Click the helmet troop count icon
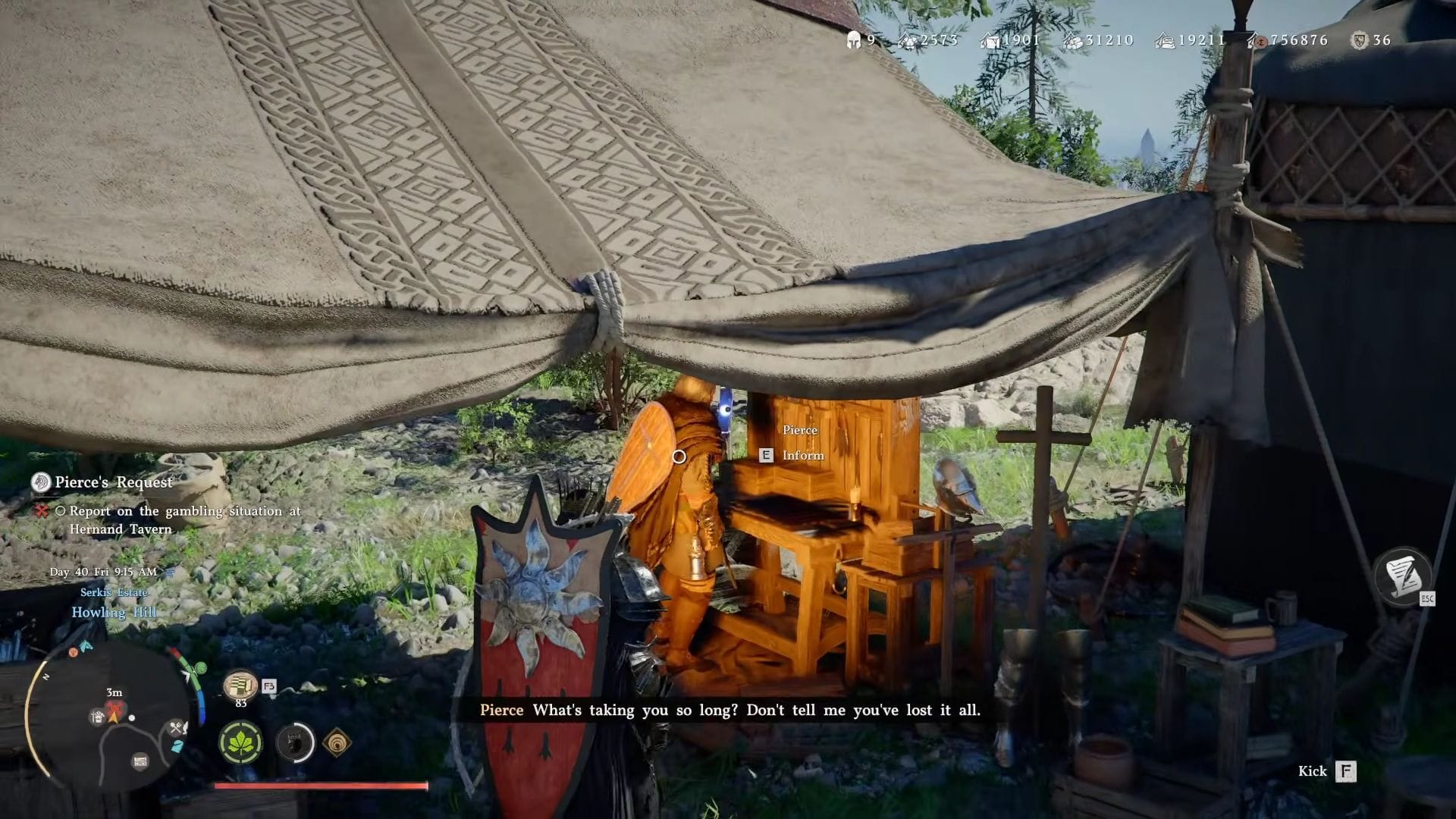The width and height of the screenshot is (1456, 819). point(854,40)
